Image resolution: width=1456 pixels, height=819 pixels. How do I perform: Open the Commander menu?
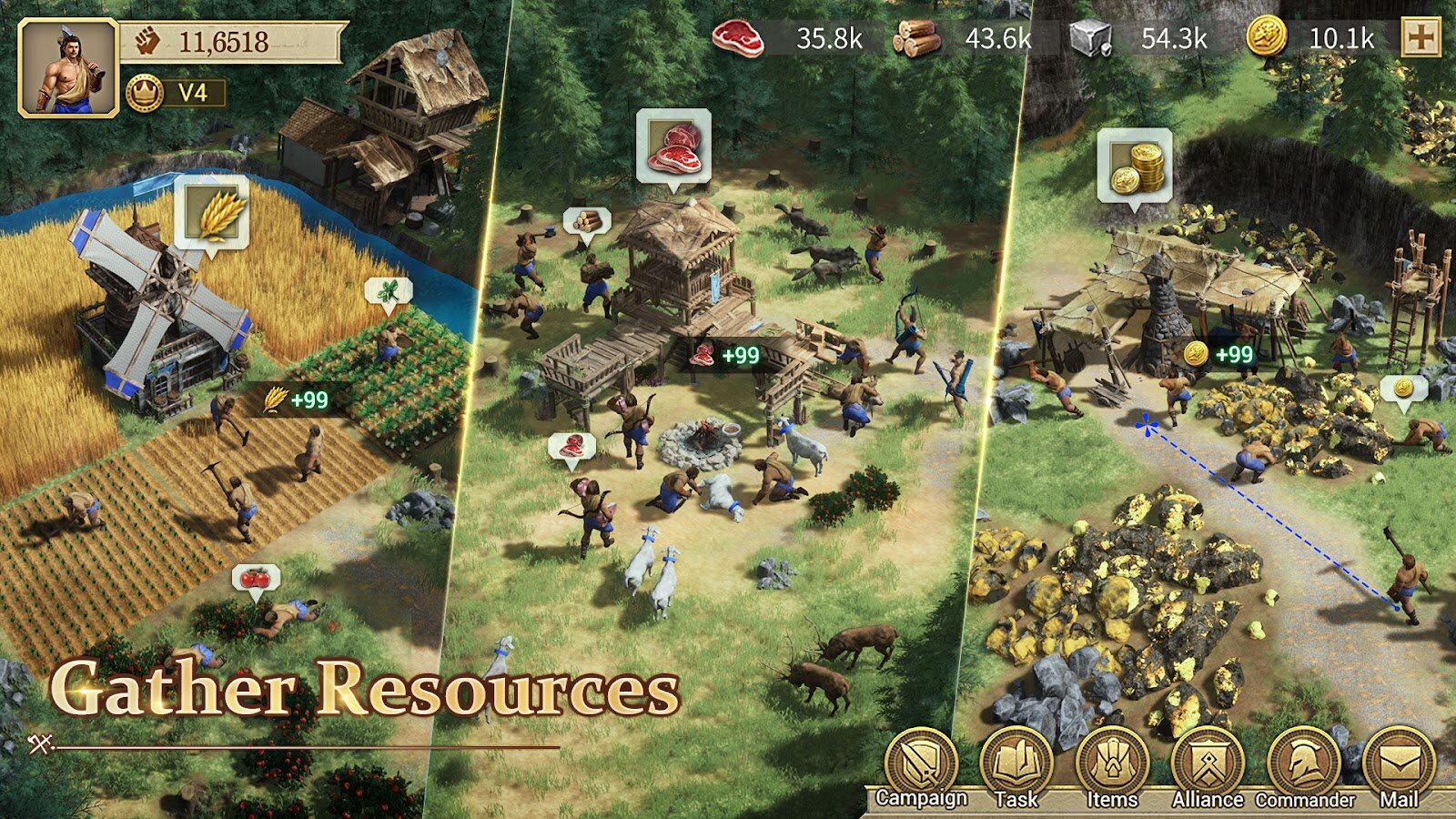tap(1304, 764)
